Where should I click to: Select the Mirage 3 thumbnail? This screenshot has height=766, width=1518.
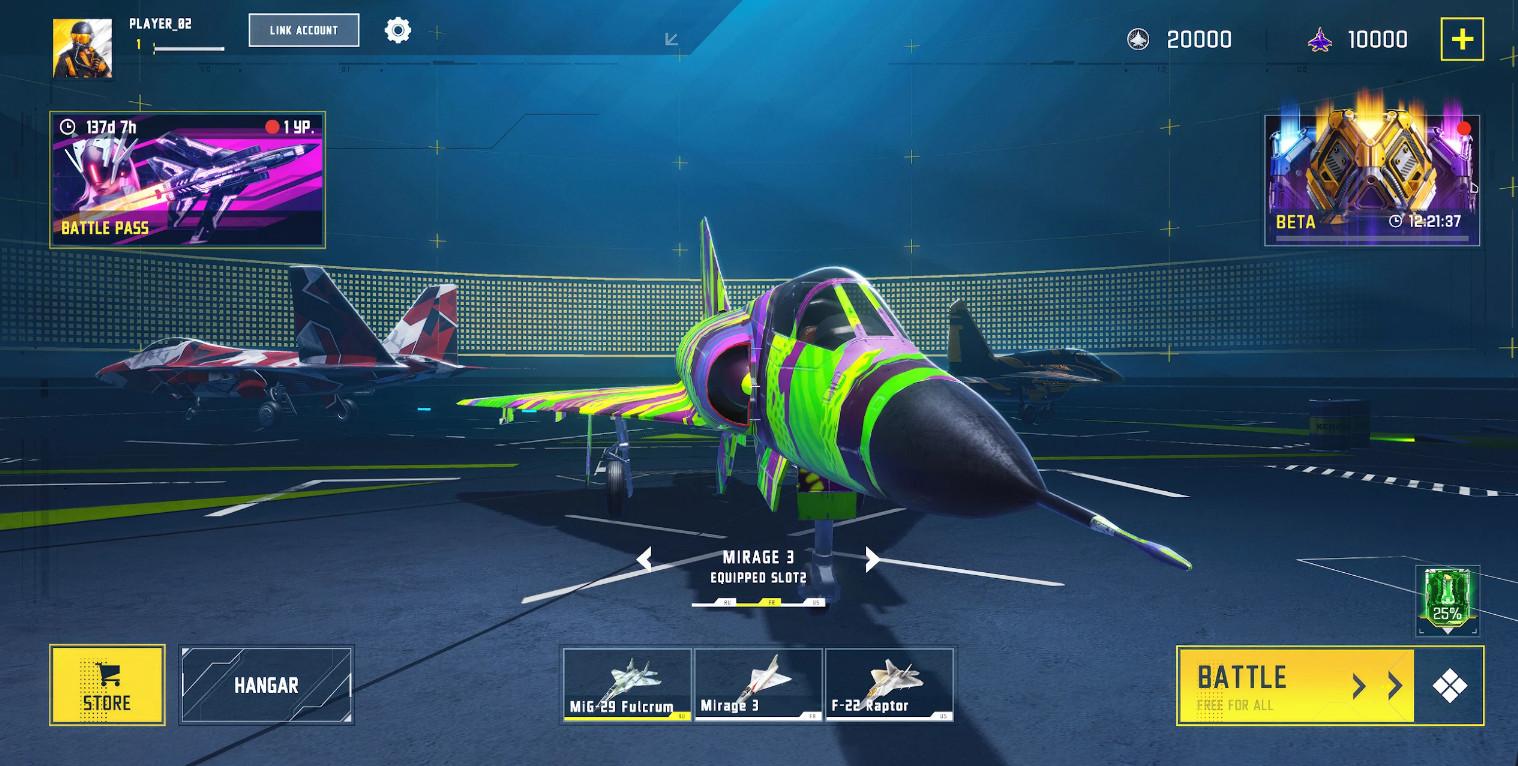757,685
